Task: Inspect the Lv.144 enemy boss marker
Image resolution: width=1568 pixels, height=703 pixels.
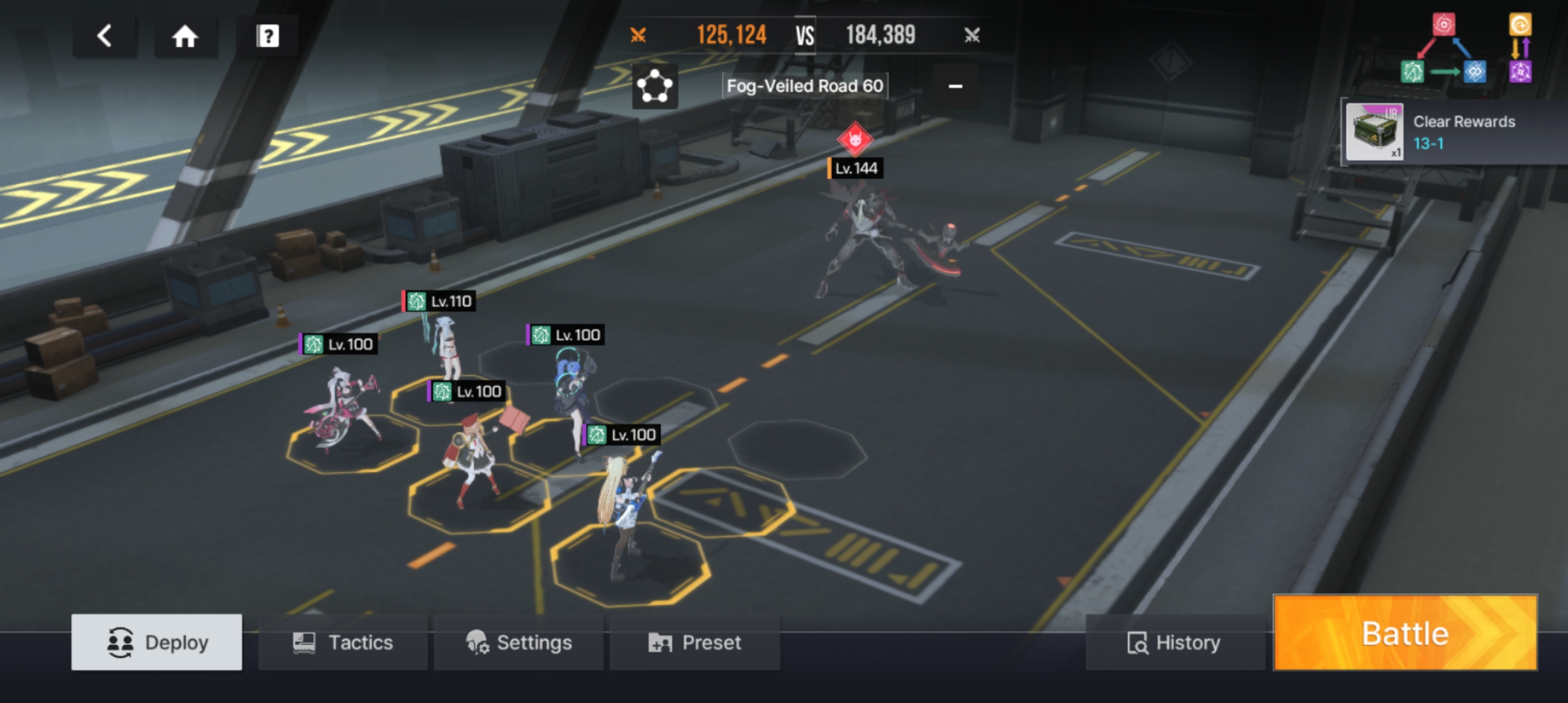Action: pyautogui.click(x=855, y=139)
